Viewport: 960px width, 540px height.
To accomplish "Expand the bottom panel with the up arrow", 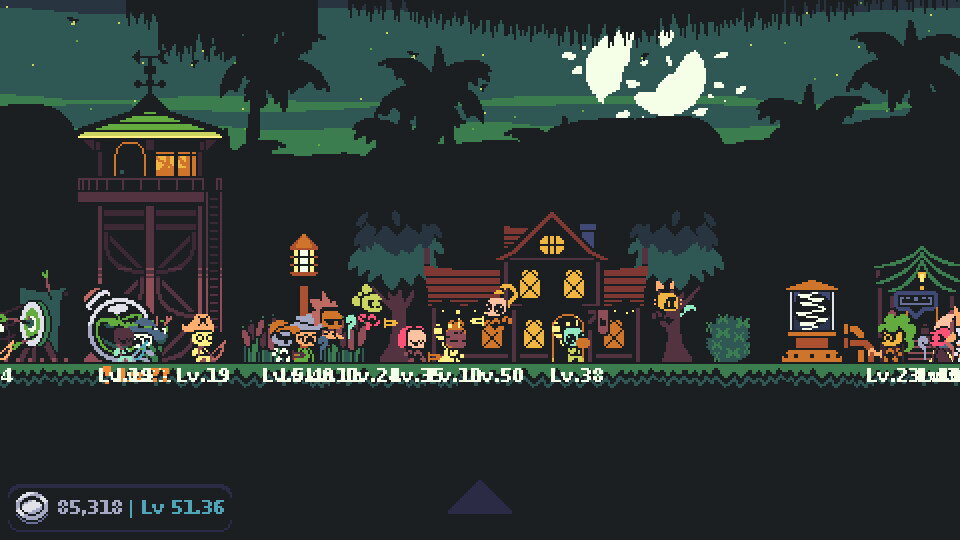I will pos(480,499).
